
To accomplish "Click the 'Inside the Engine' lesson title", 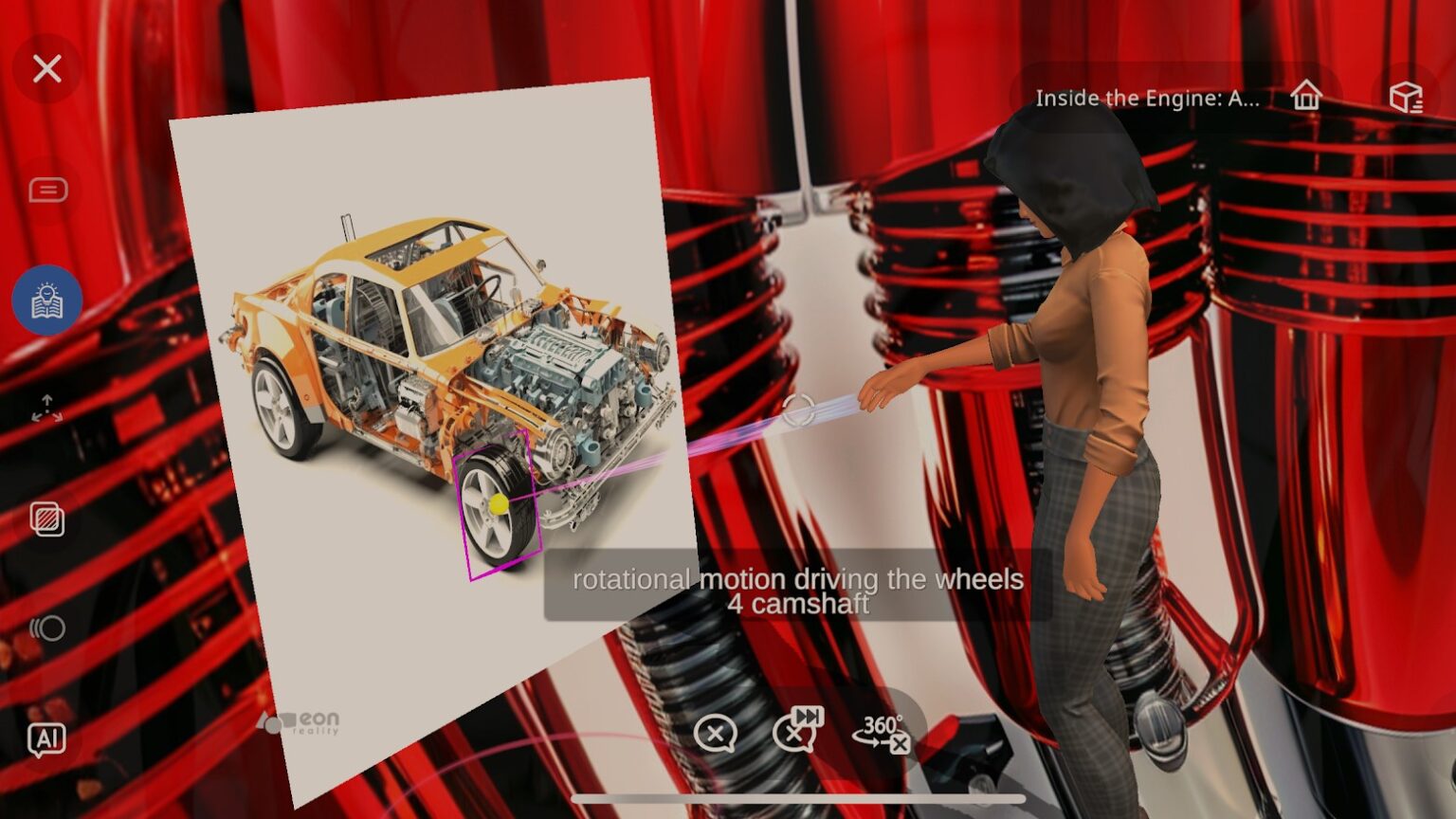I will click(1147, 99).
